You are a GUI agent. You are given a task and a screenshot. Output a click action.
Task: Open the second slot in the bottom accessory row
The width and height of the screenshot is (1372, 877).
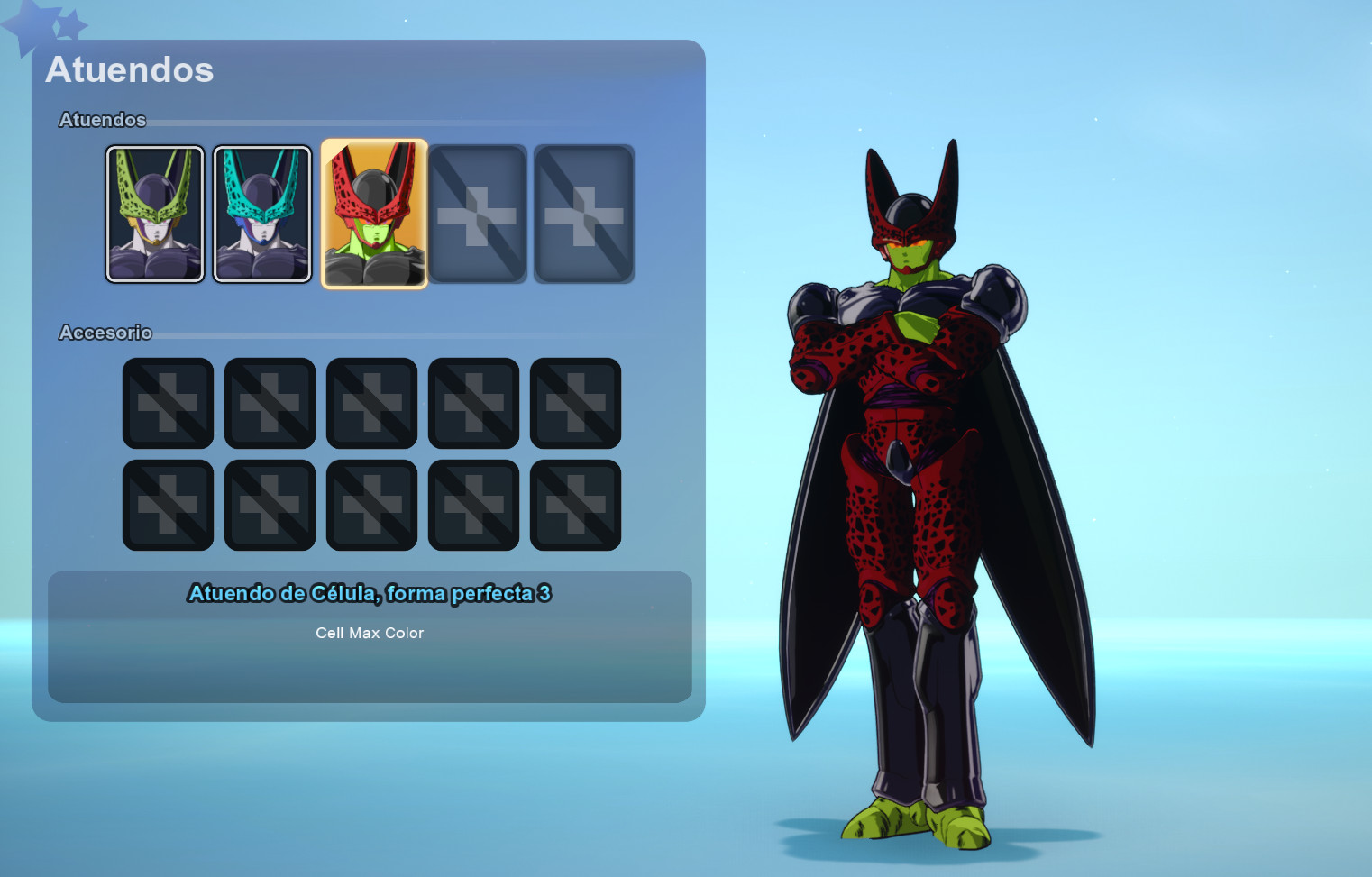click(x=270, y=504)
